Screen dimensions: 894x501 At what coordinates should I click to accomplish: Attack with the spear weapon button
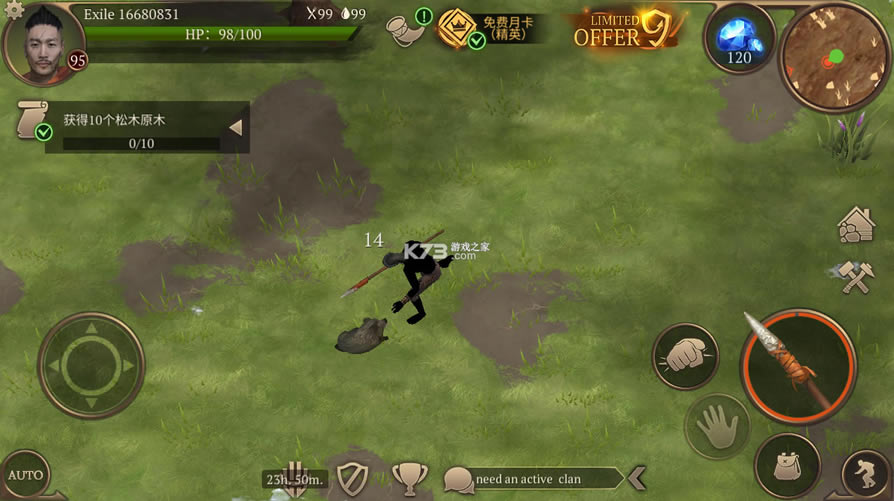click(798, 367)
